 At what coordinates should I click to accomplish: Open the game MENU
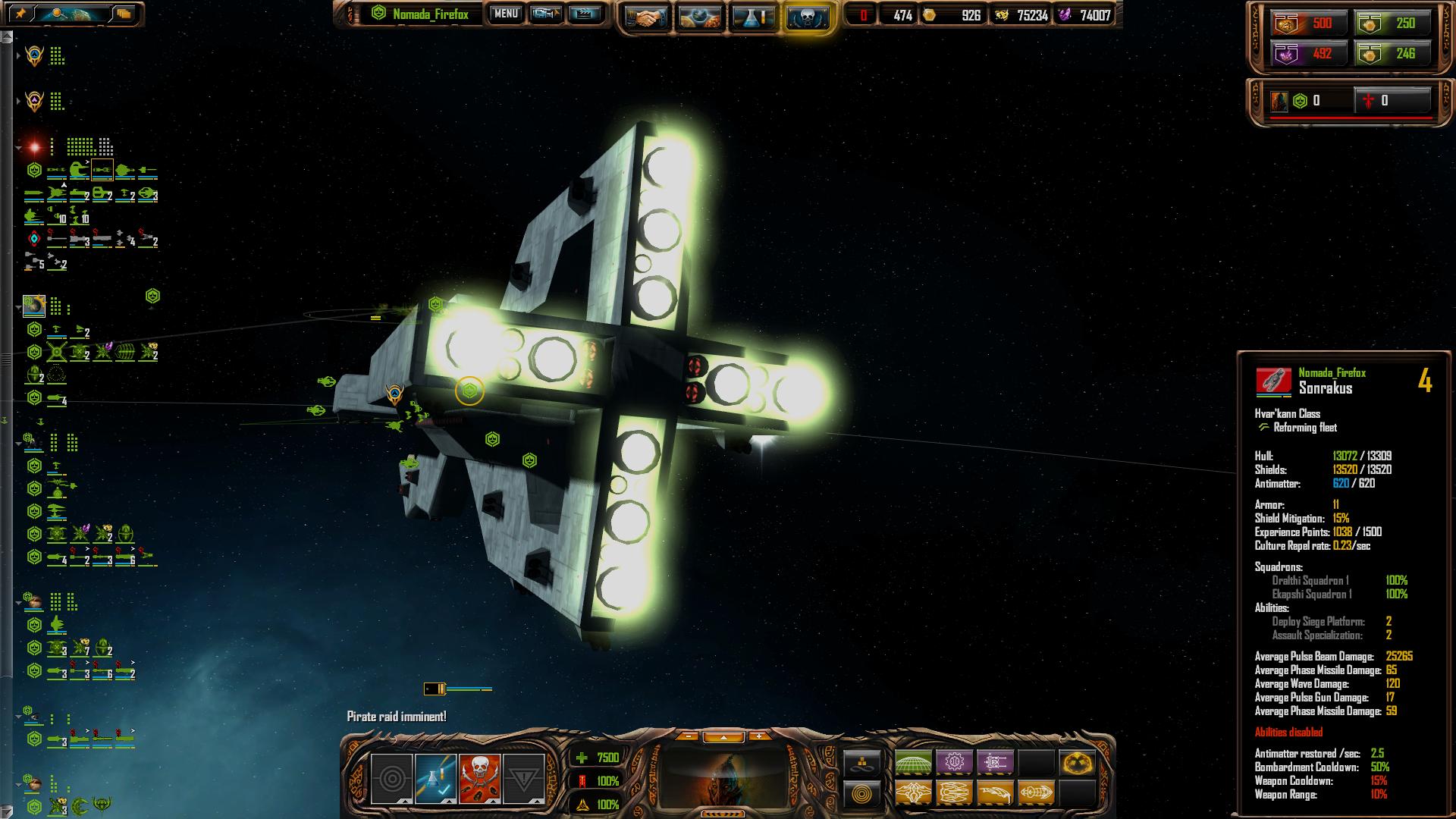pyautogui.click(x=506, y=14)
